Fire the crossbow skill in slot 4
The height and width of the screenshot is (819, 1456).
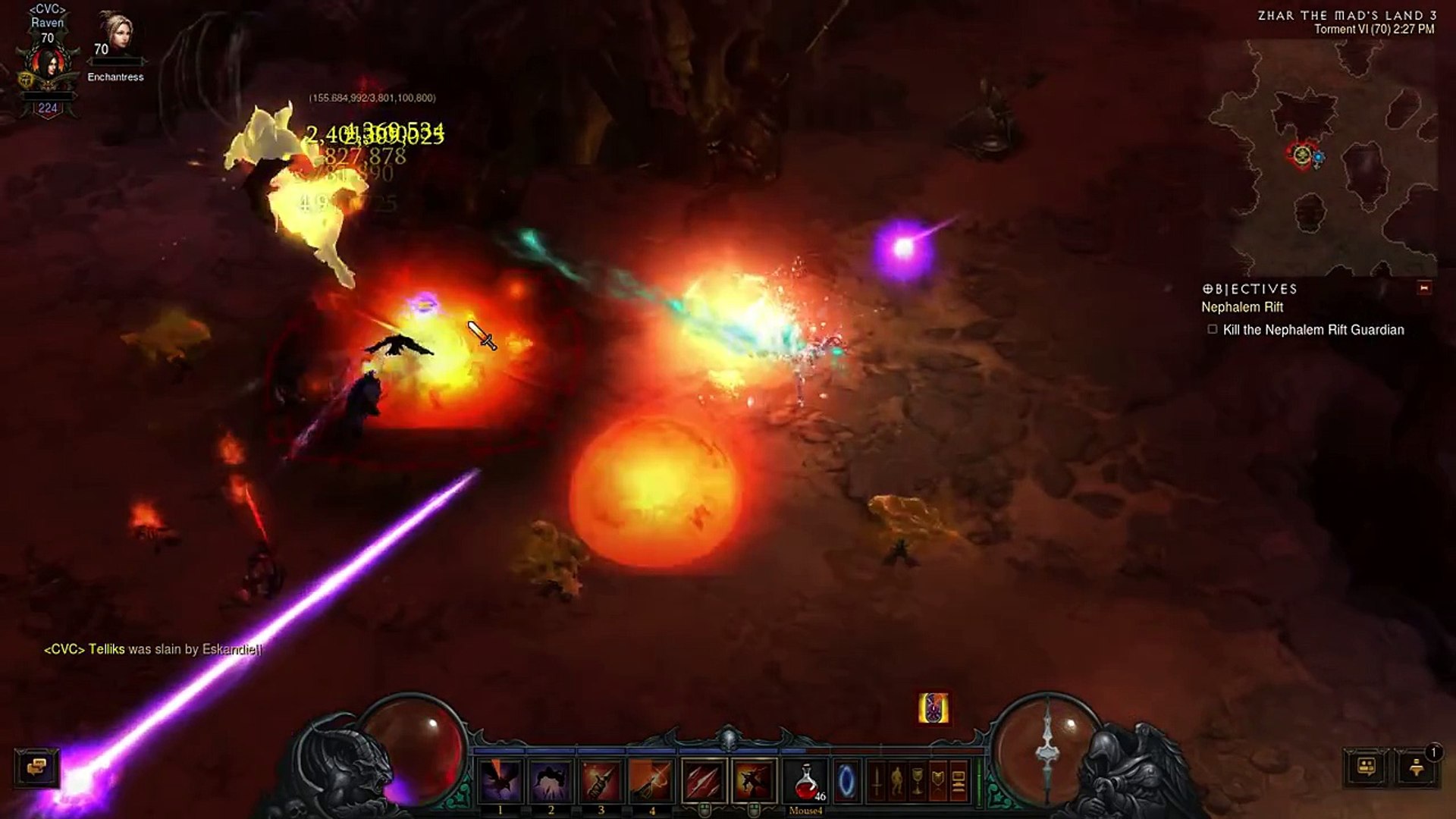coord(651,781)
